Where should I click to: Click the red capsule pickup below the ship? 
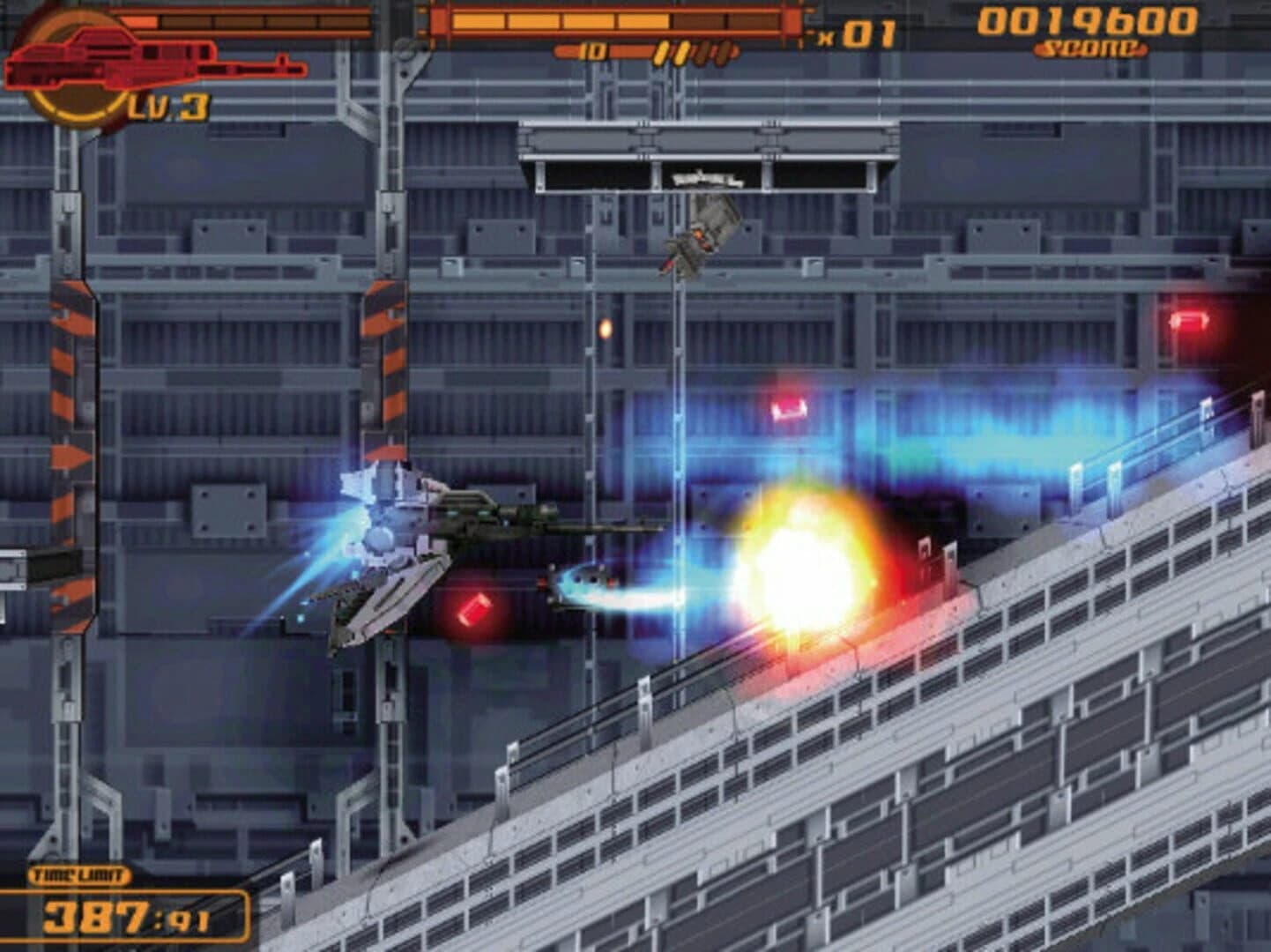[x=473, y=610]
